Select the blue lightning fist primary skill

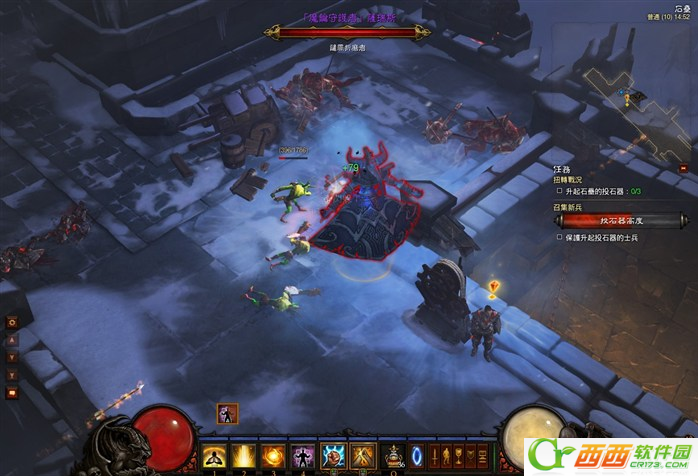tap(333, 457)
